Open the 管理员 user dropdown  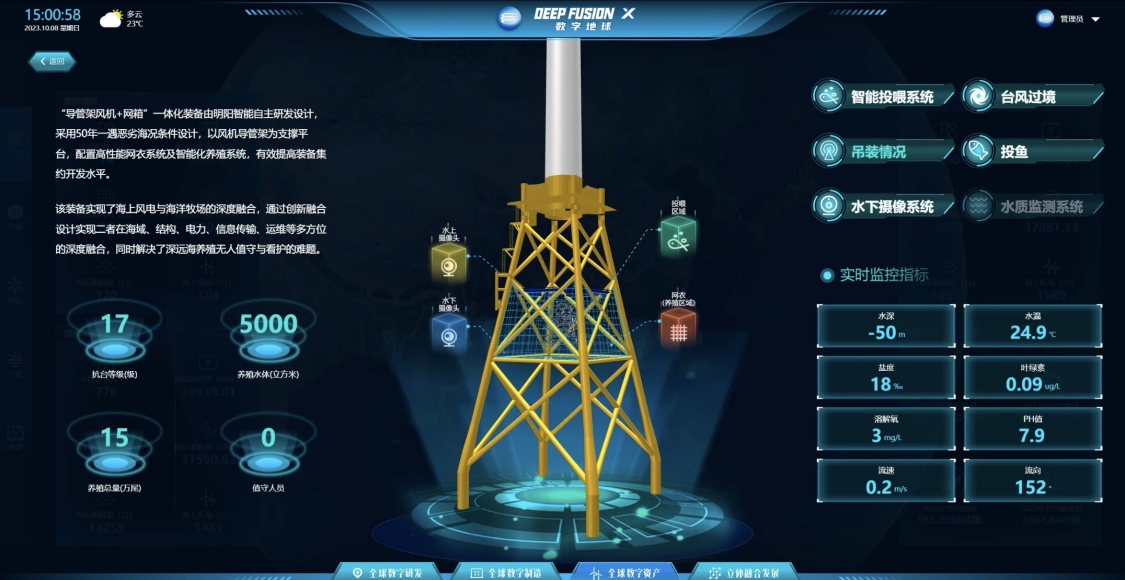pyautogui.click(x=1069, y=19)
